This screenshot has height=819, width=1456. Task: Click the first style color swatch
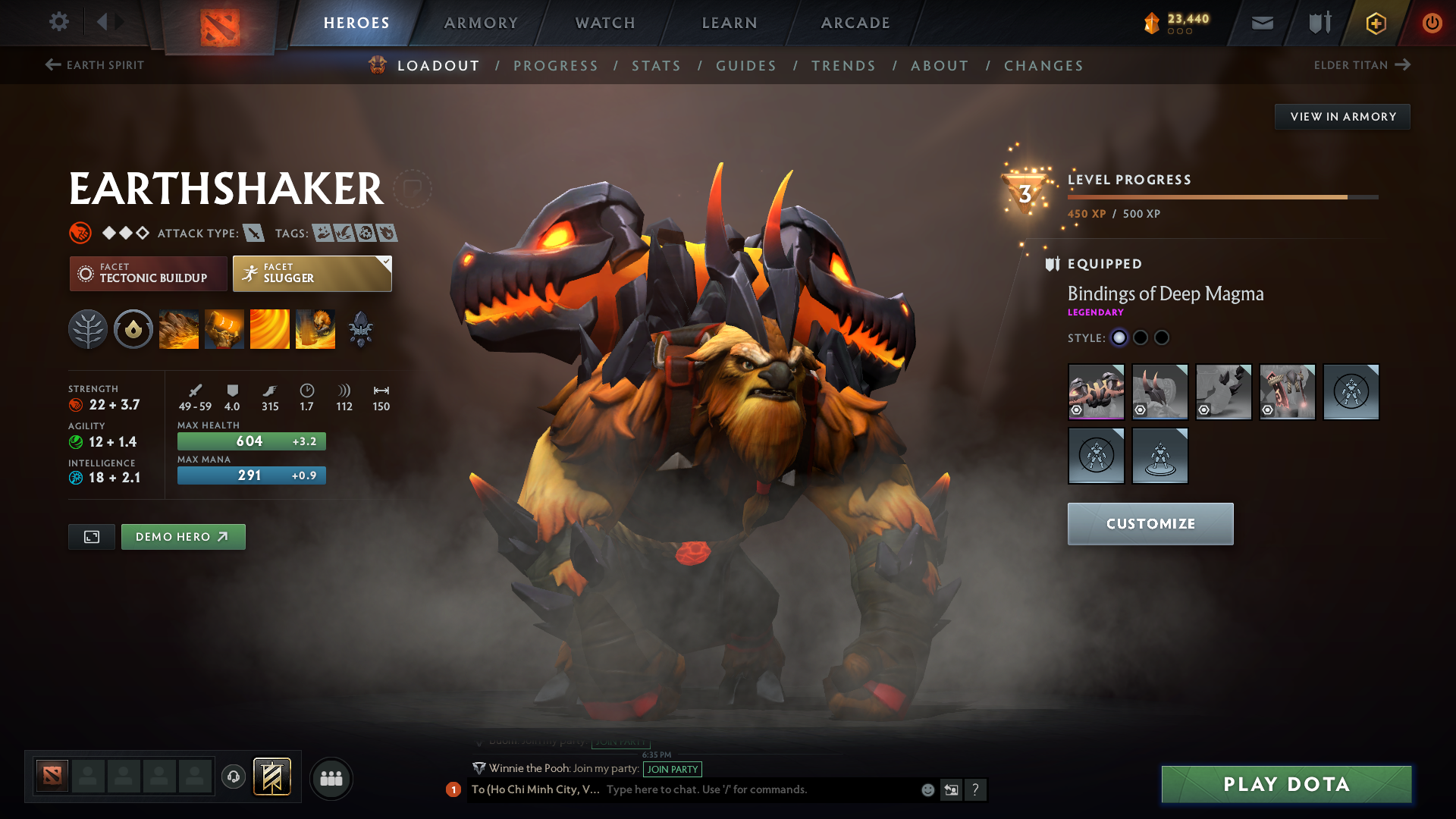point(1120,337)
